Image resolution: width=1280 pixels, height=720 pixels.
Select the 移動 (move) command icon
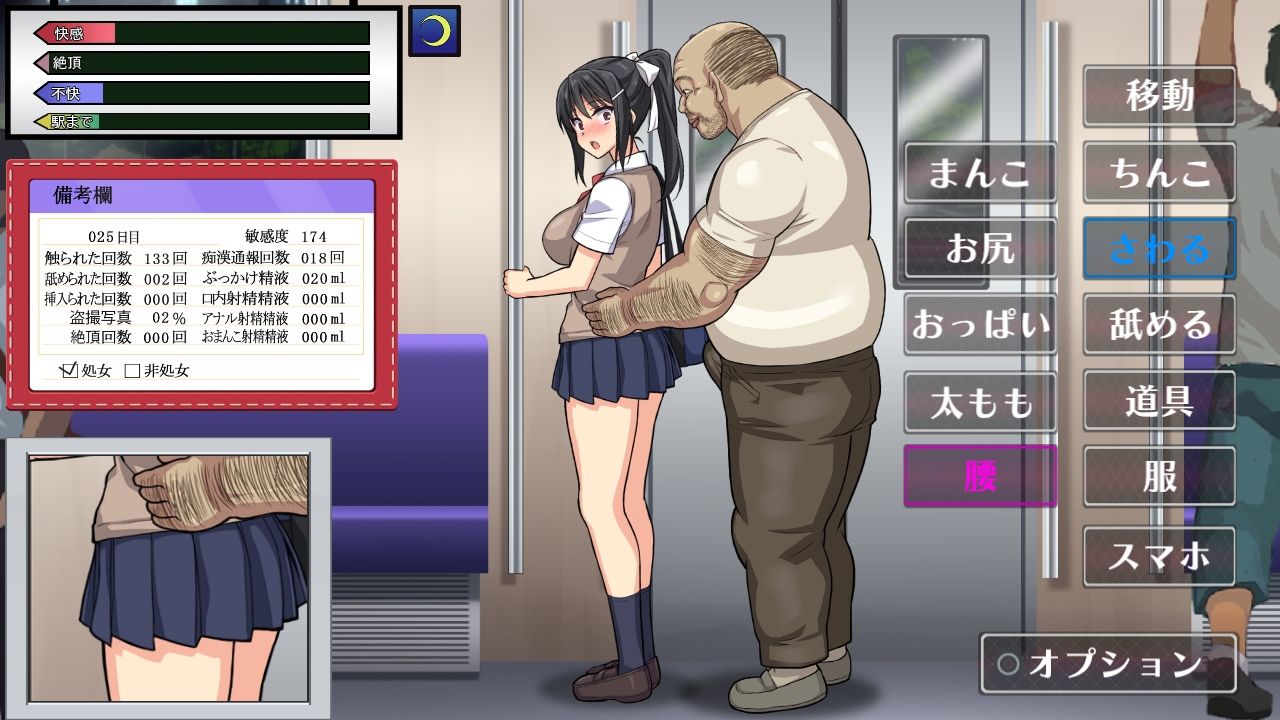coord(1159,97)
